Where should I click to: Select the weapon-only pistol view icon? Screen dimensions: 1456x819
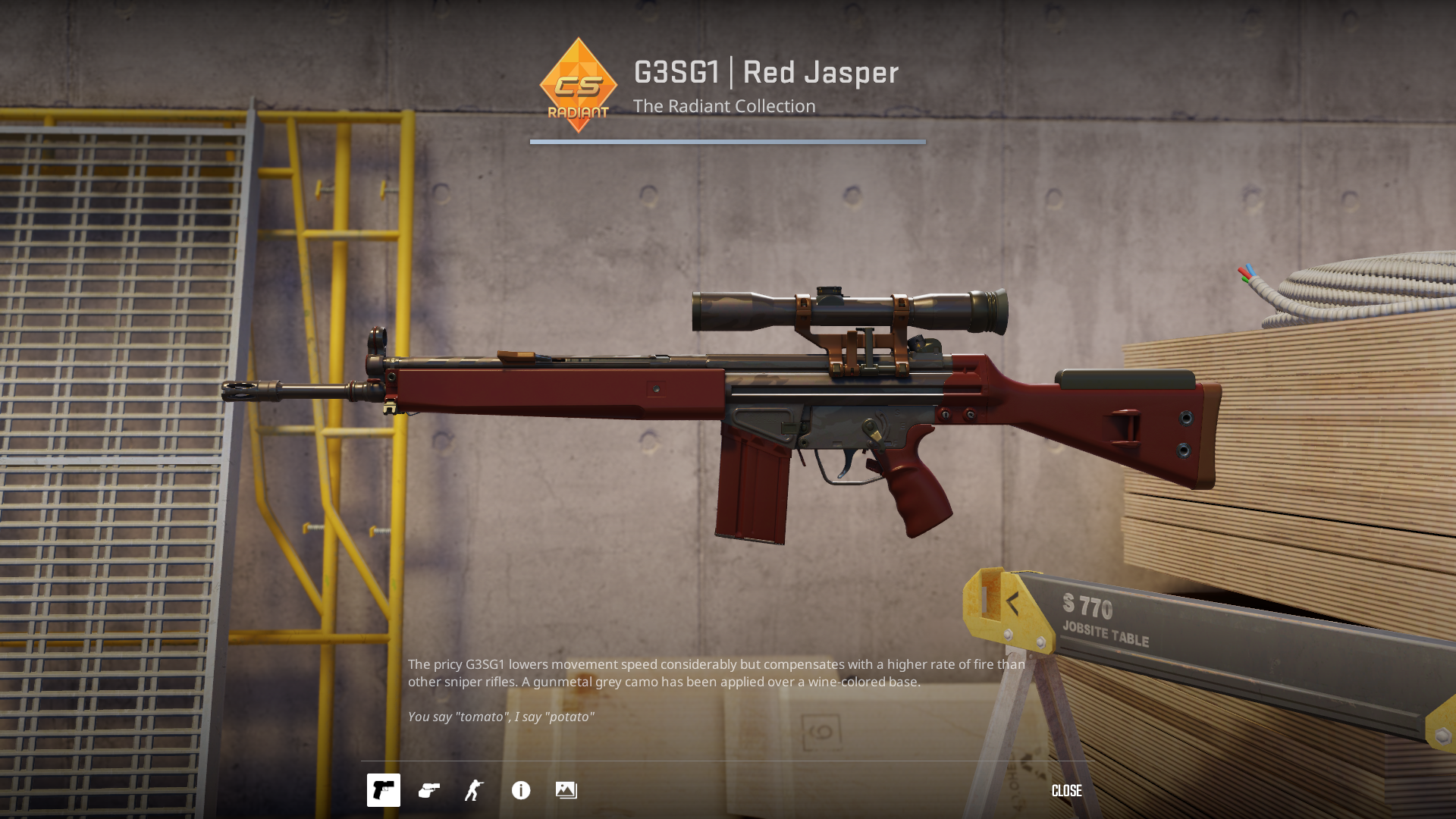(x=384, y=790)
